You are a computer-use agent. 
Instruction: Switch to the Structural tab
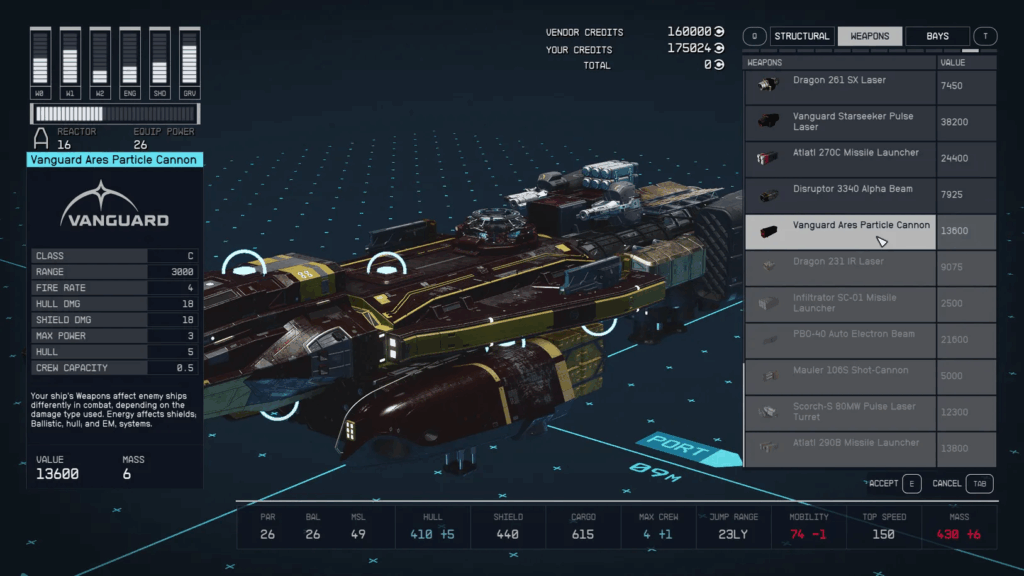pyautogui.click(x=801, y=37)
